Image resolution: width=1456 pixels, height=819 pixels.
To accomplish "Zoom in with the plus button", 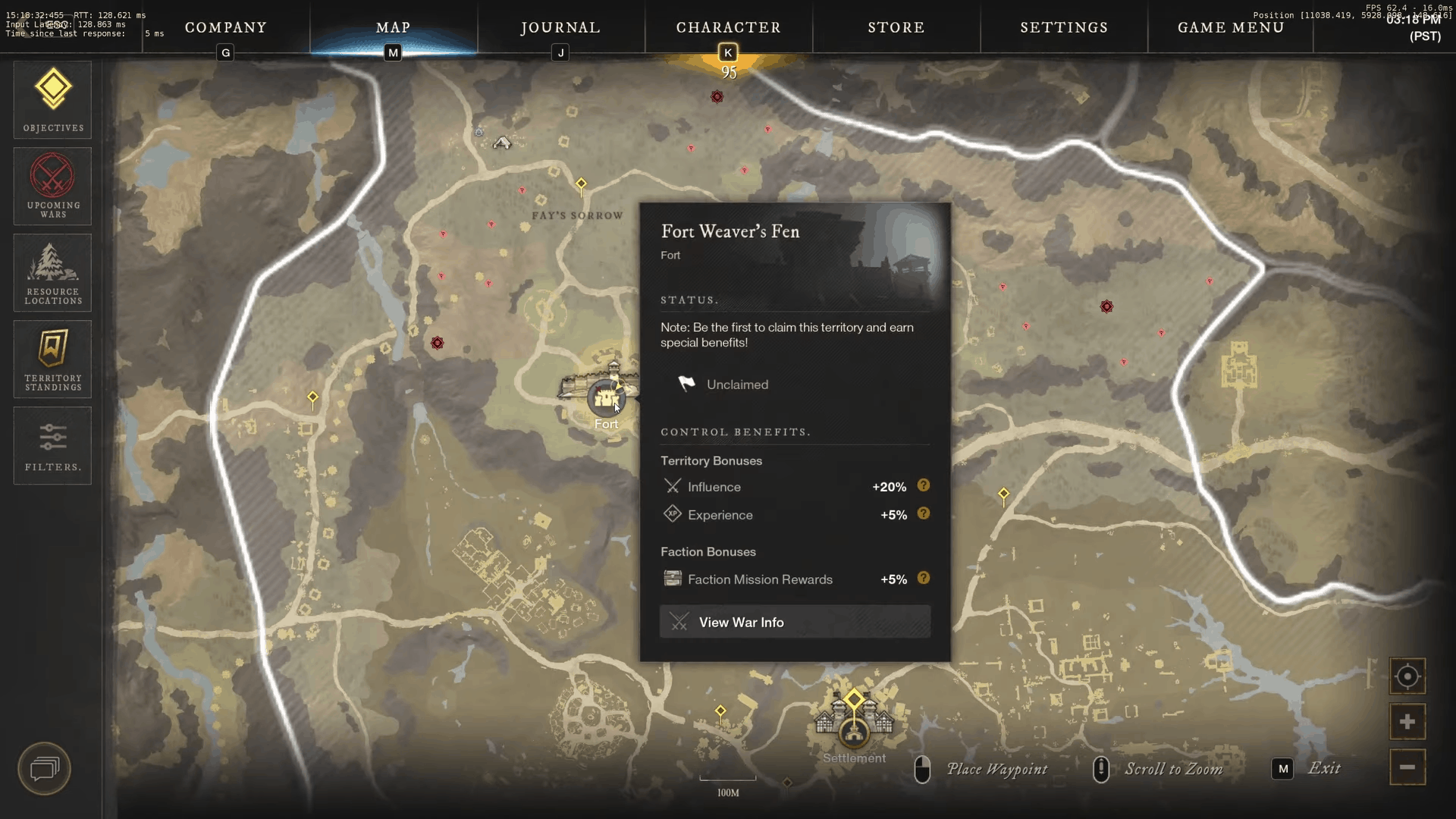I will pos(1407,722).
